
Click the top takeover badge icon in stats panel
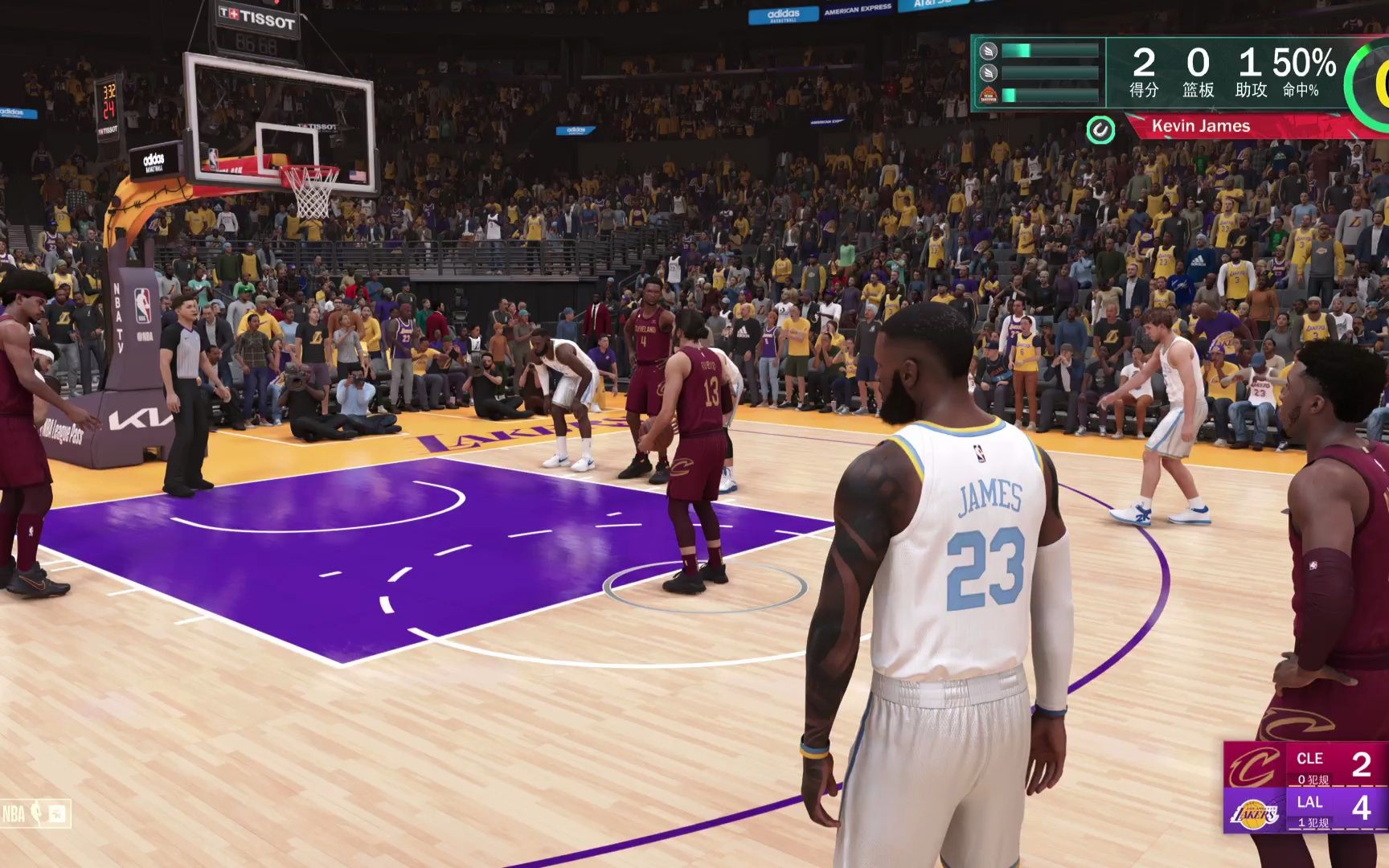tap(988, 51)
